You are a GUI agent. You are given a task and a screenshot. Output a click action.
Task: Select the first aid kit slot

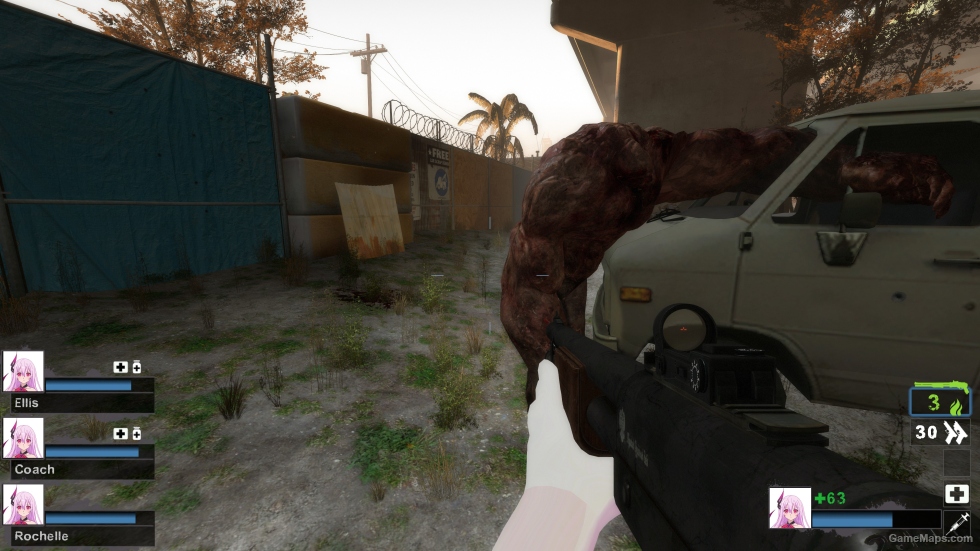click(x=956, y=493)
